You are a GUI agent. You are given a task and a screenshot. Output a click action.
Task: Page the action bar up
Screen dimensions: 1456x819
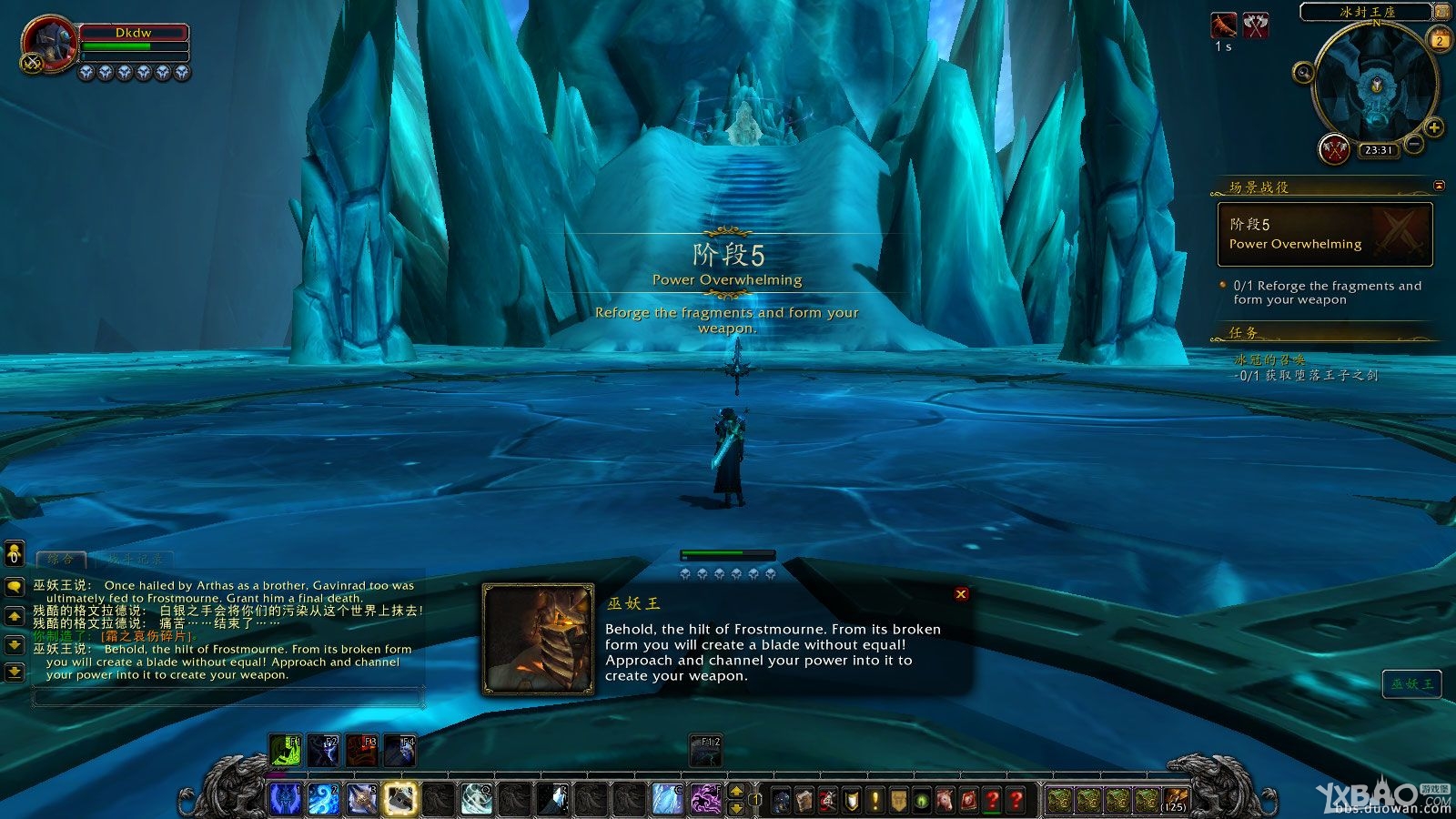(x=737, y=791)
